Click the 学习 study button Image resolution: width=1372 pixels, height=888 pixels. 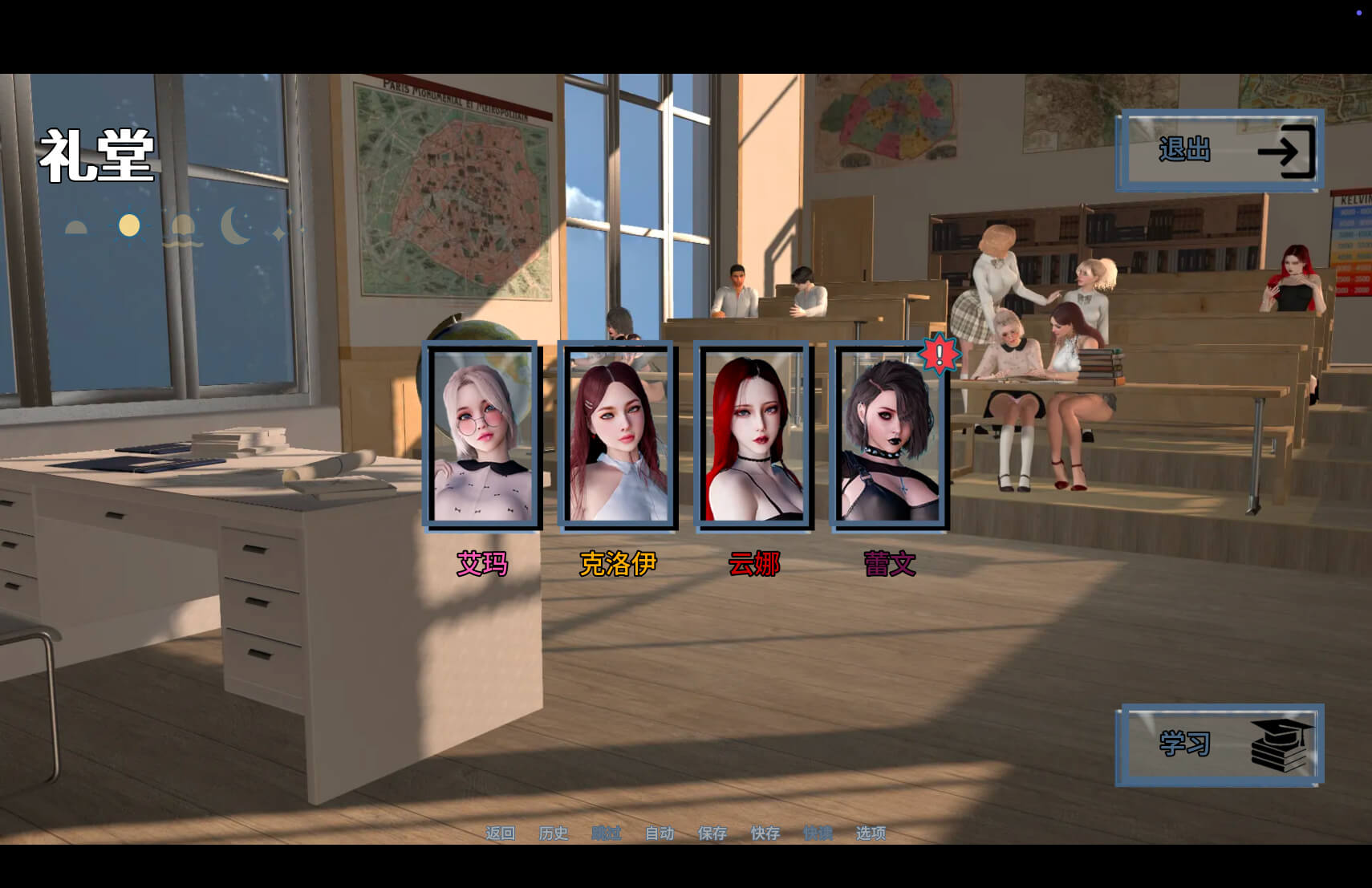1219,744
